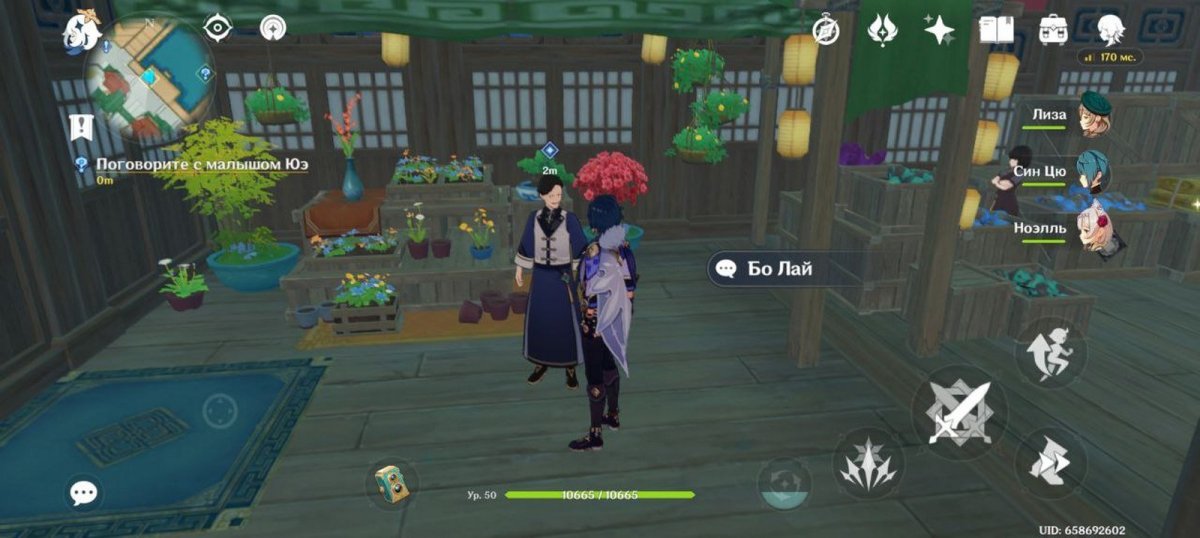Use the camera gadget icon
Image resolution: width=1200 pixels, height=538 pixels.
(x=391, y=483)
